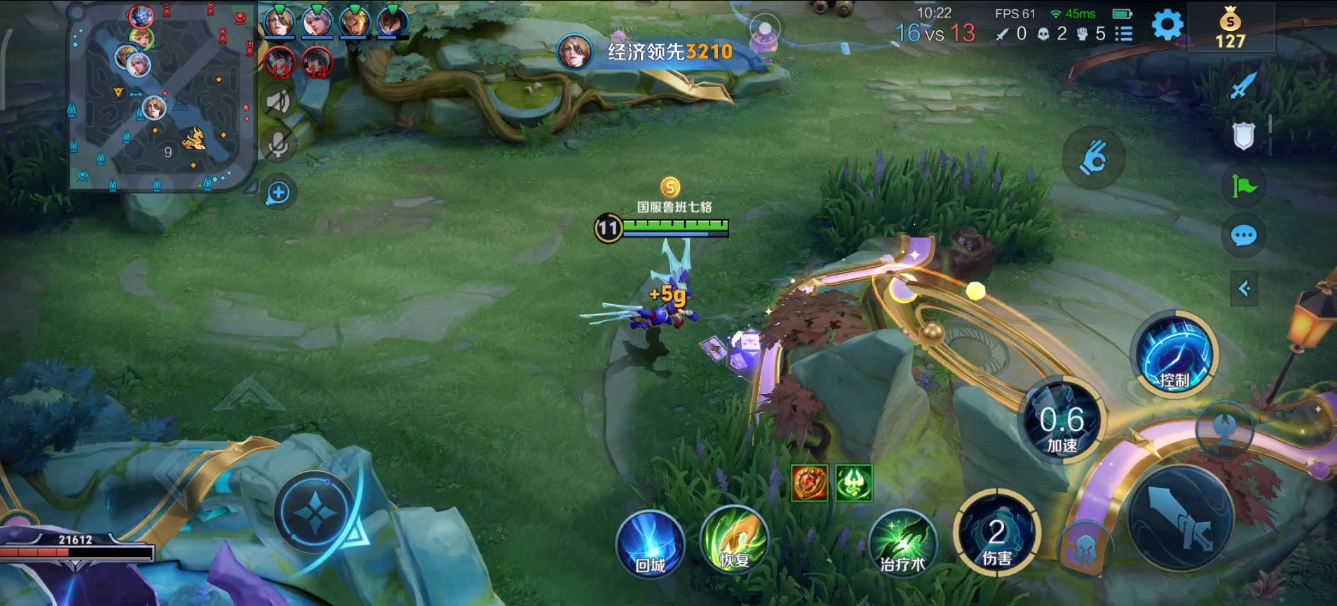Screen dimensions: 1337x606
Task: Toggle the speaker sound icon
Action: coord(278,101)
